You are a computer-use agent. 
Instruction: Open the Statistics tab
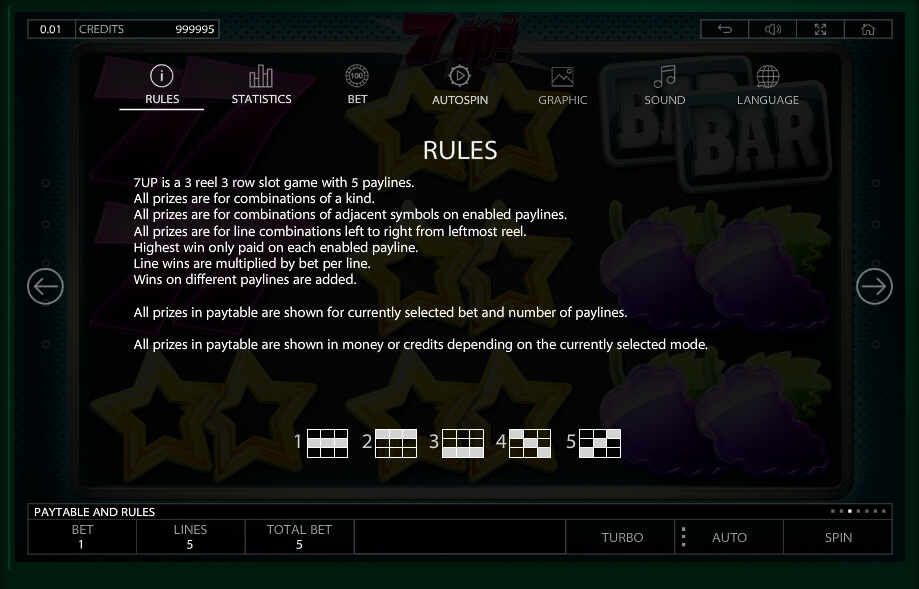(x=261, y=85)
